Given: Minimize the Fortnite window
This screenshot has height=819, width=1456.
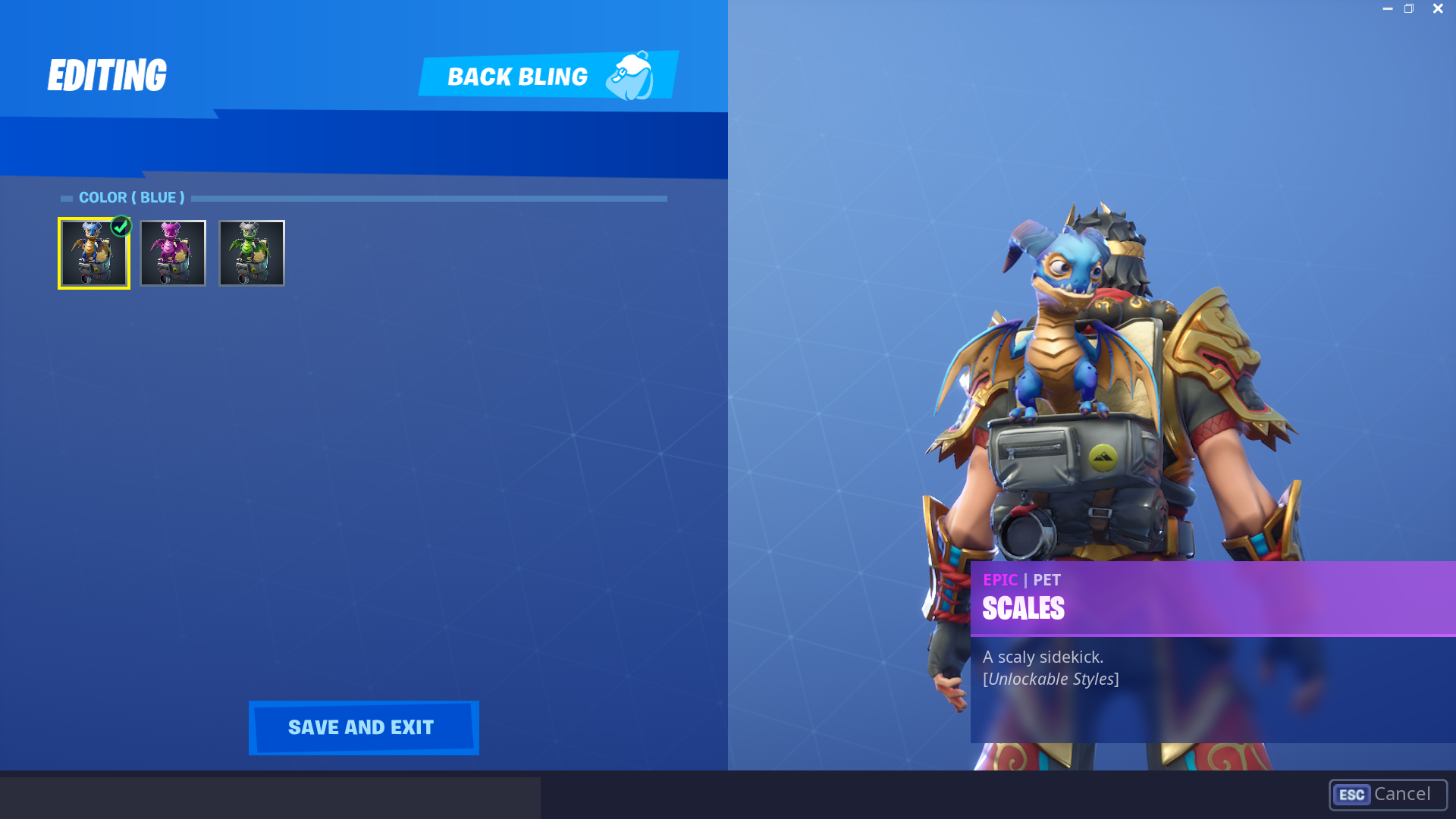Looking at the screenshot, I should (1388, 8).
